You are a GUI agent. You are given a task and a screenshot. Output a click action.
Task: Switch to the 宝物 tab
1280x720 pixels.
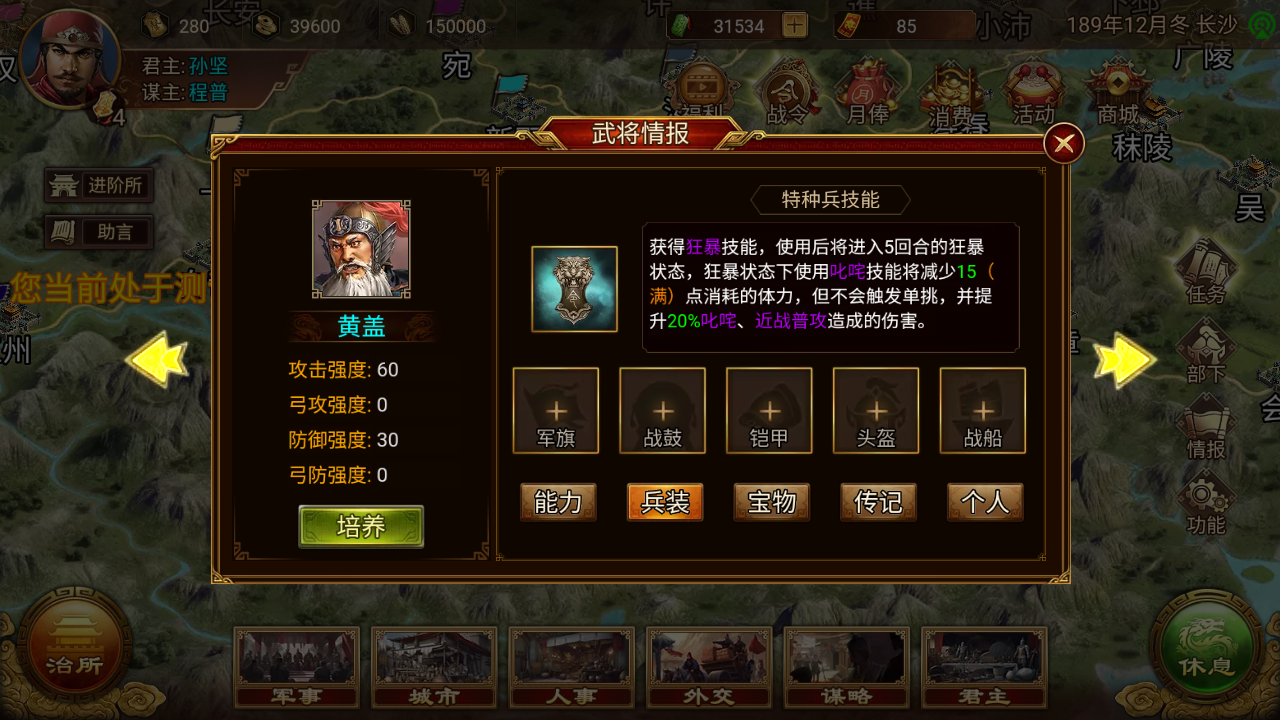tap(771, 502)
